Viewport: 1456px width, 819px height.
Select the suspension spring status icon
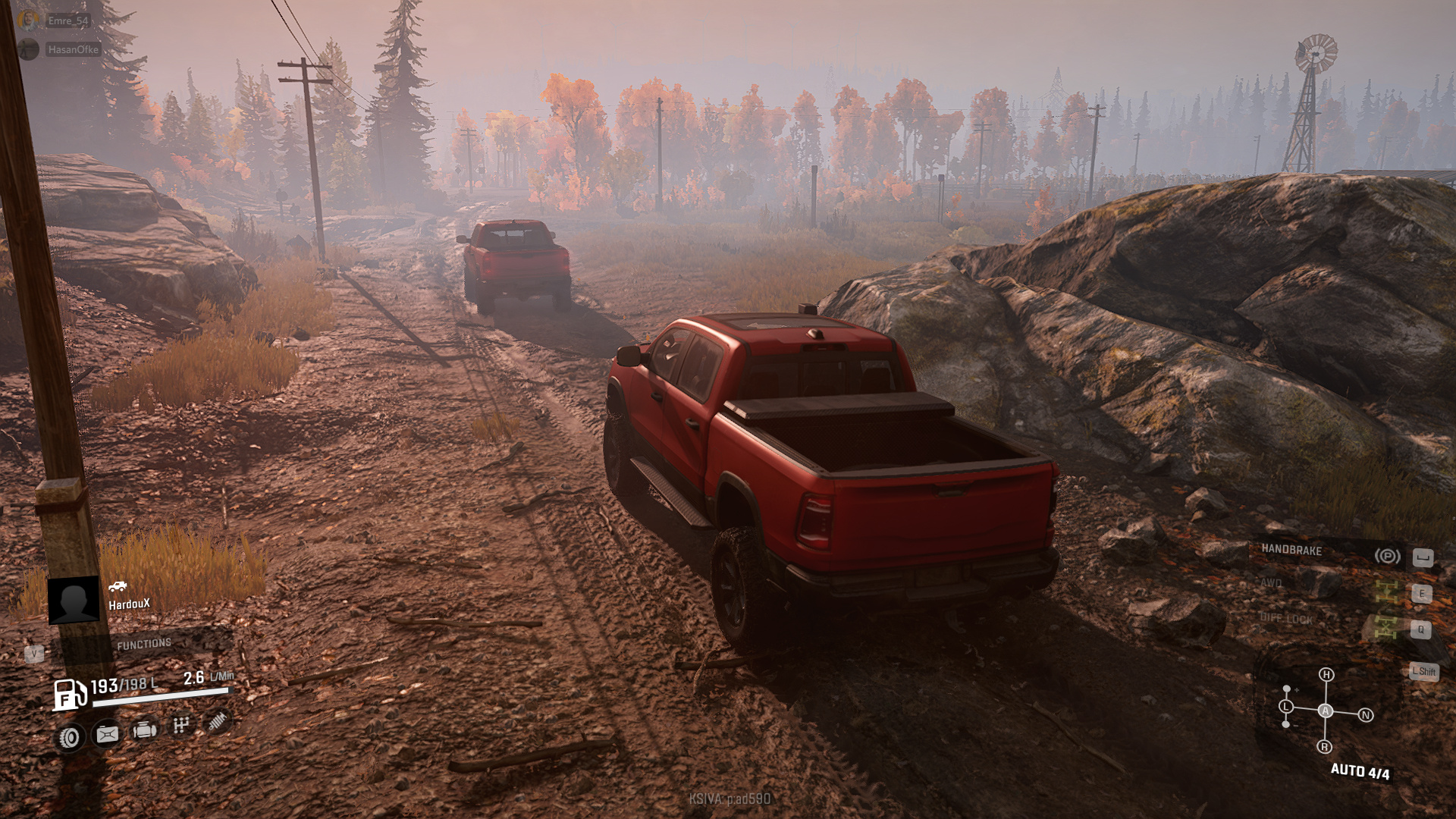(x=218, y=721)
